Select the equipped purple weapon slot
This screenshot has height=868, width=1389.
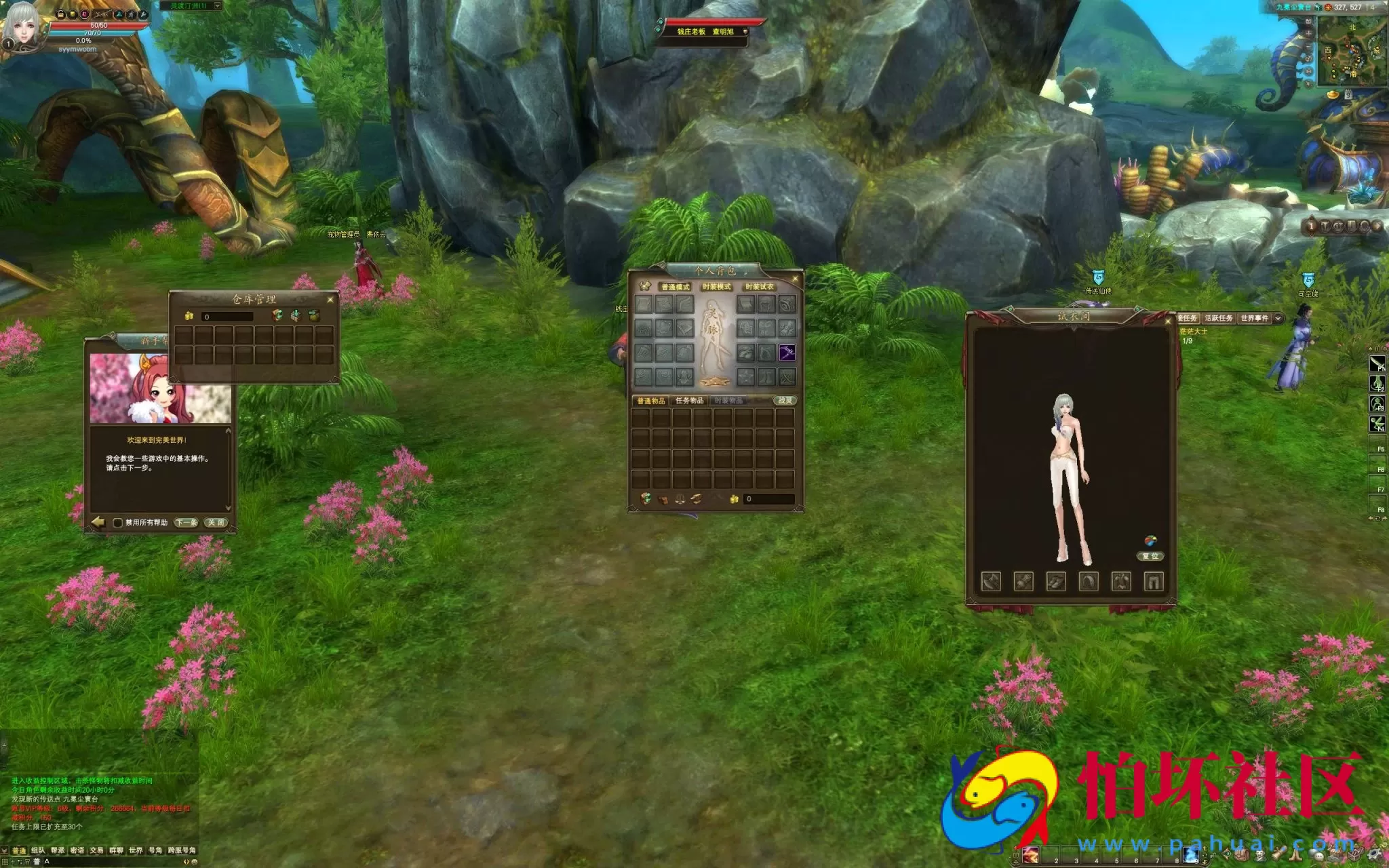click(x=787, y=353)
